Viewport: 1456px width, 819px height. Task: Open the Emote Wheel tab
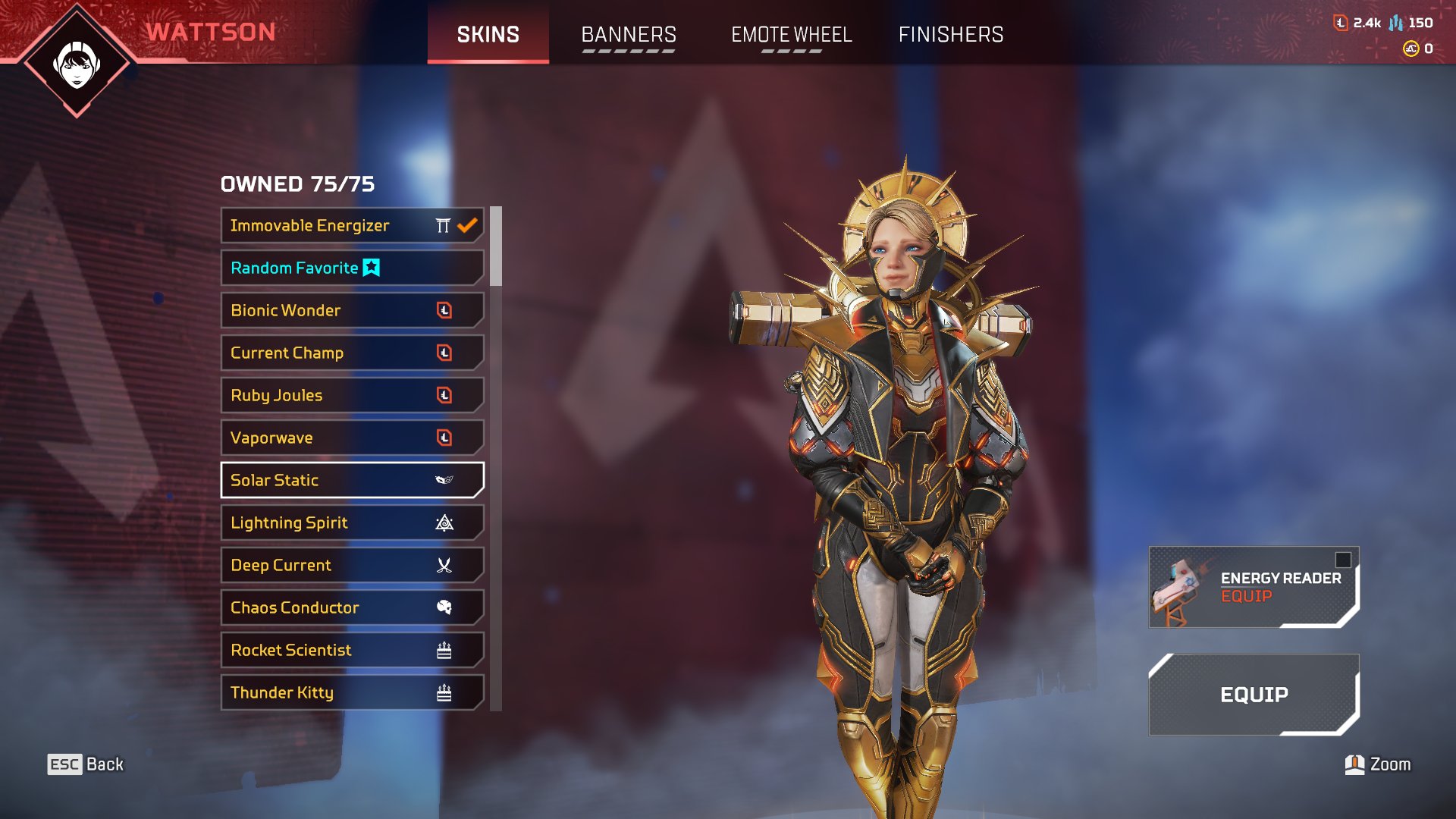coord(791,35)
